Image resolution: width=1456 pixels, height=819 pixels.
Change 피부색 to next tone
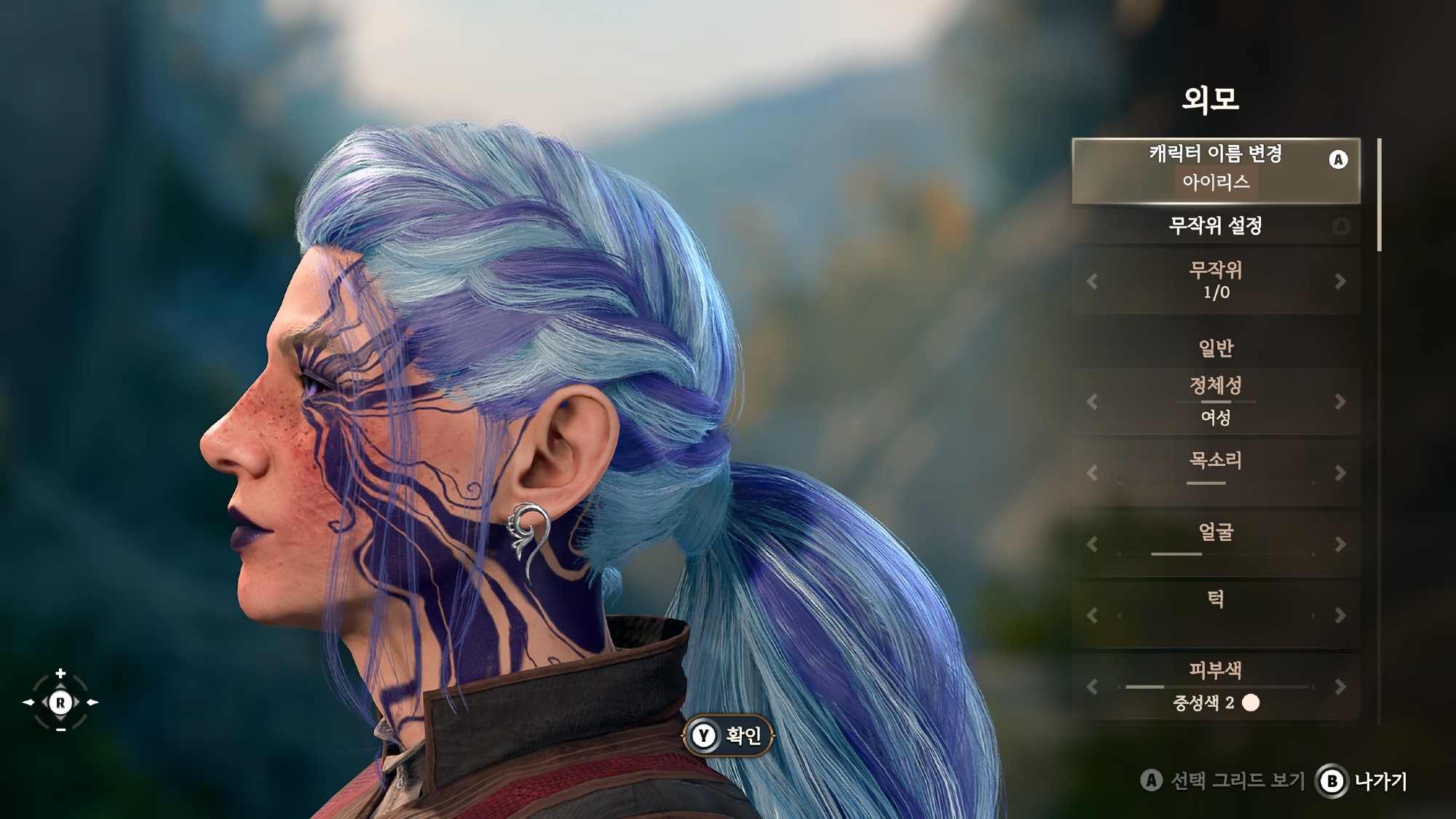[x=1340, y=687]
